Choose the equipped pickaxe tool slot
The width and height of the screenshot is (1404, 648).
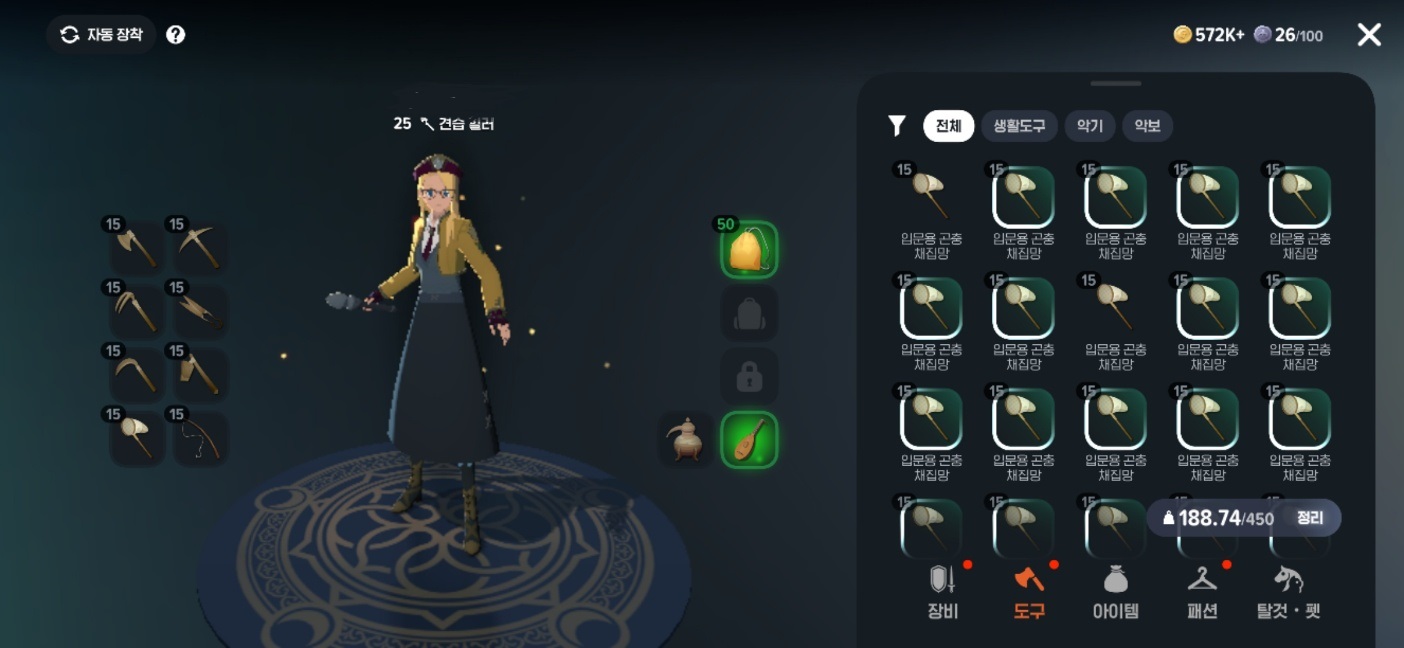point(200,246)
